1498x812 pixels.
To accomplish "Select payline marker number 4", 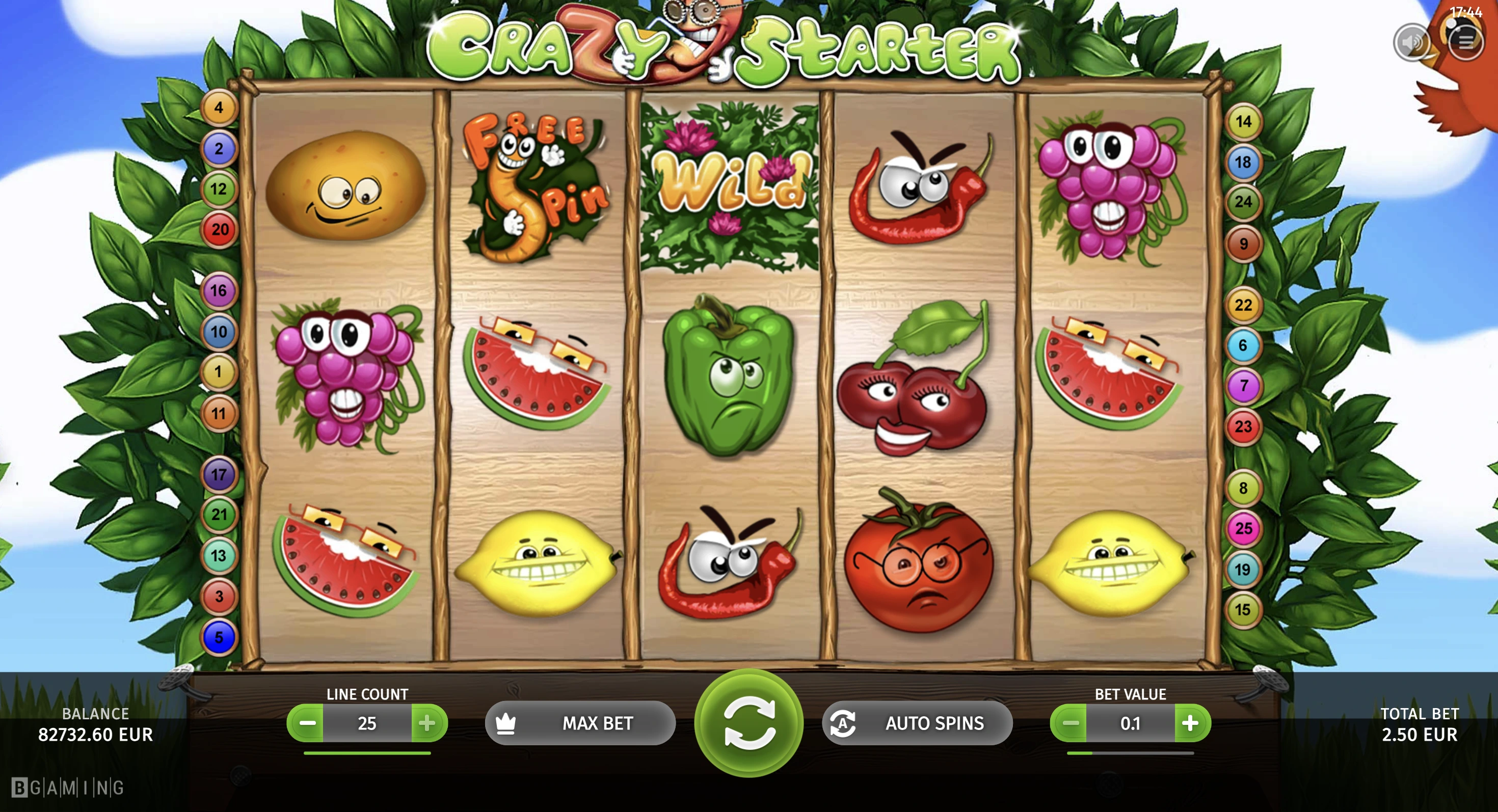I will [x=219, y=107].
